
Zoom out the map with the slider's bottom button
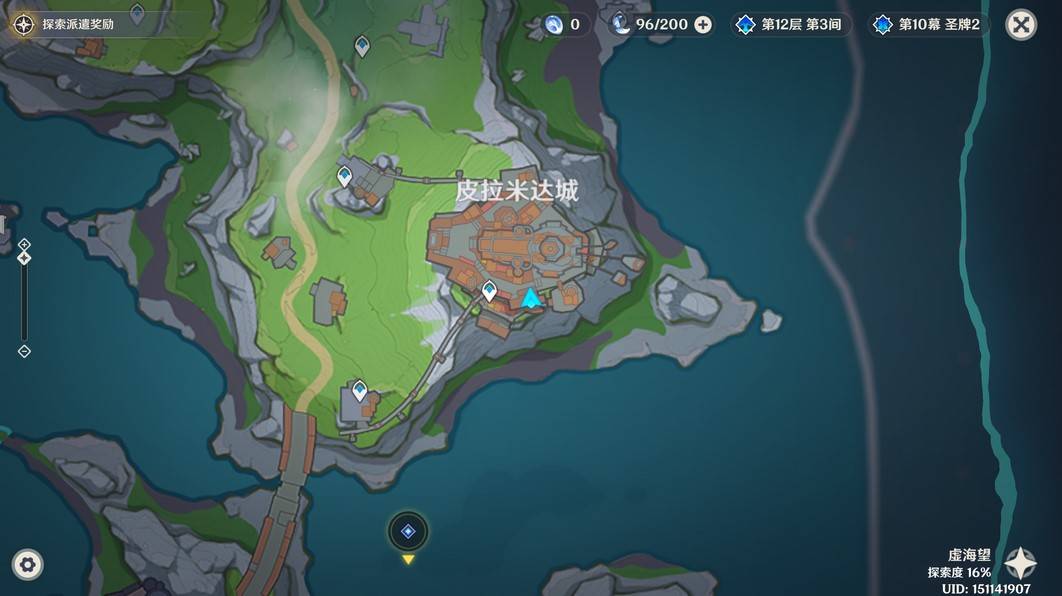pyautogui.click(x=24, y=351)
